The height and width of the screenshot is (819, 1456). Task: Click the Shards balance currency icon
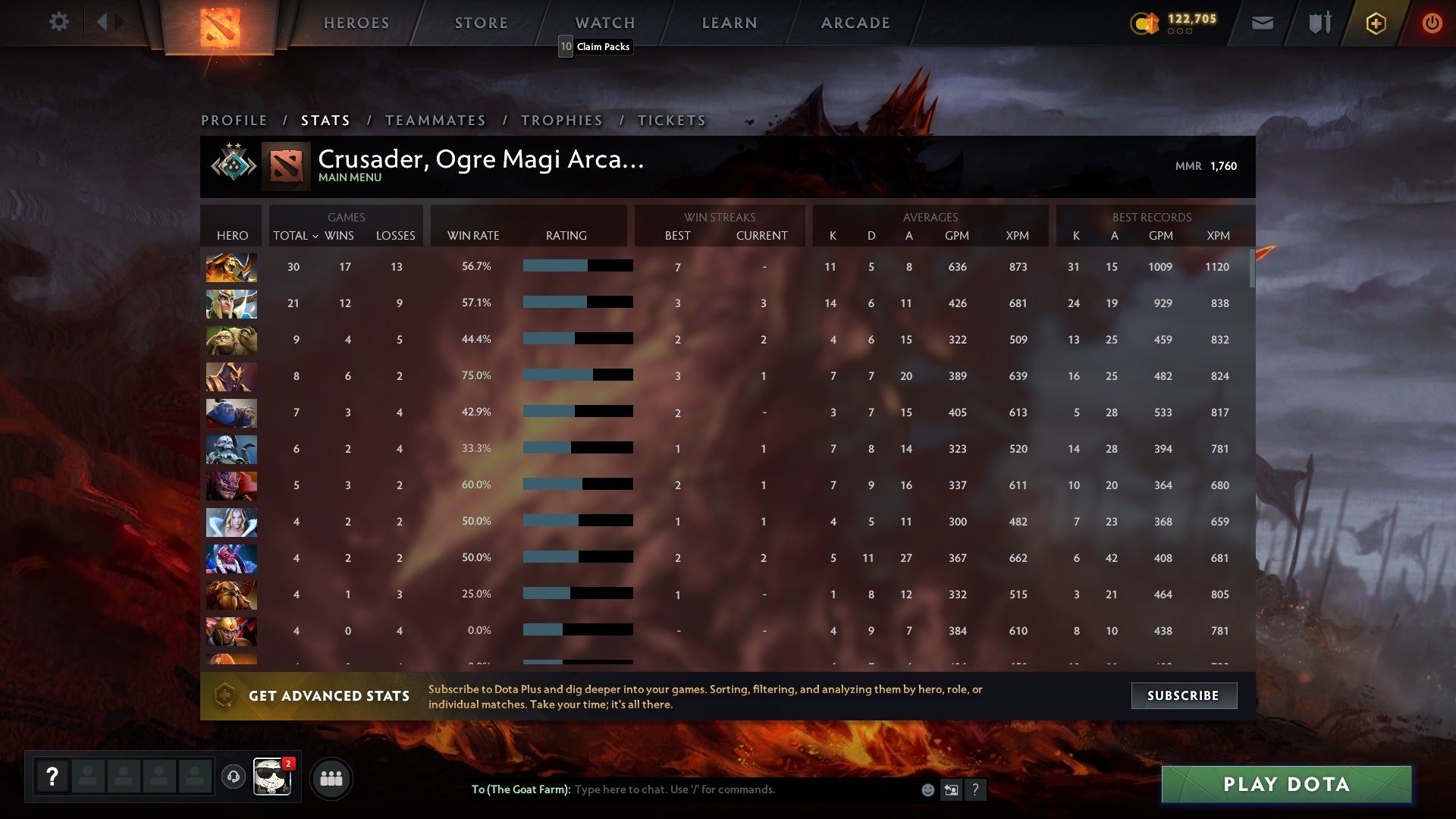1147,24
